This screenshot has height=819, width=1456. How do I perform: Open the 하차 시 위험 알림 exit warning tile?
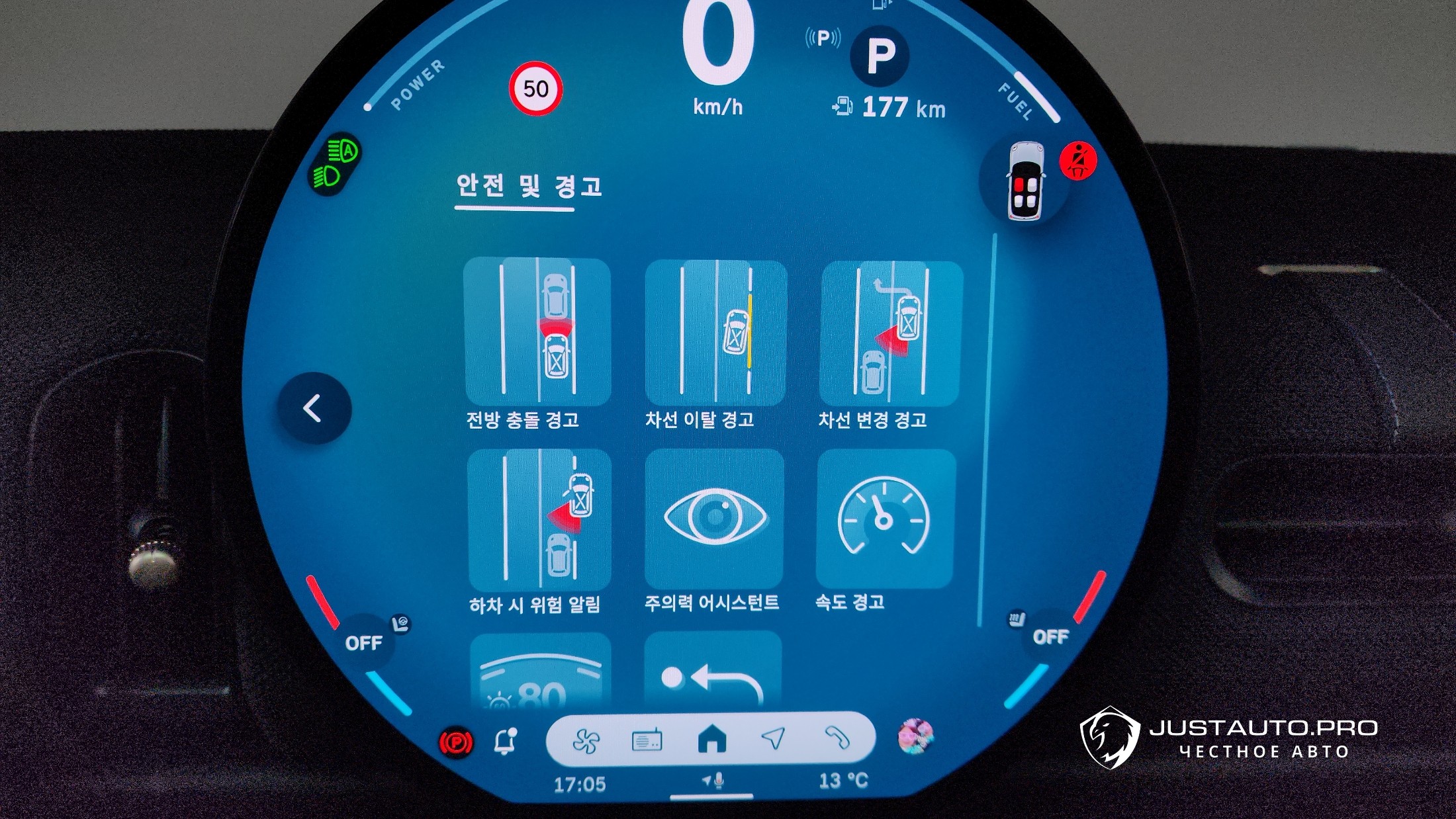coord(539,519)
